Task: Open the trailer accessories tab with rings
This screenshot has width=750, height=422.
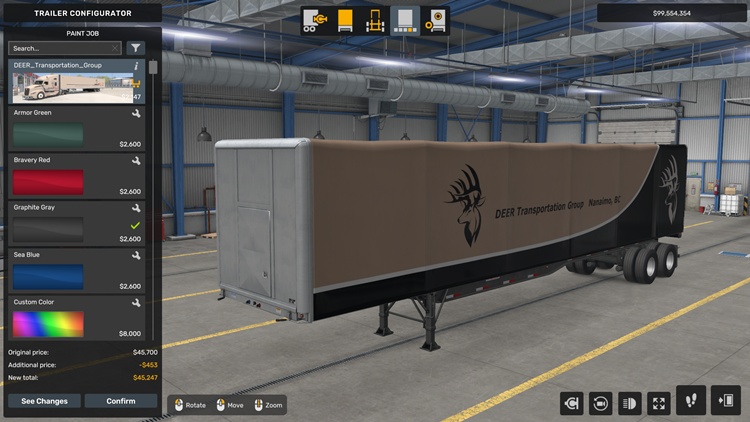Action: tap(435, 20)
